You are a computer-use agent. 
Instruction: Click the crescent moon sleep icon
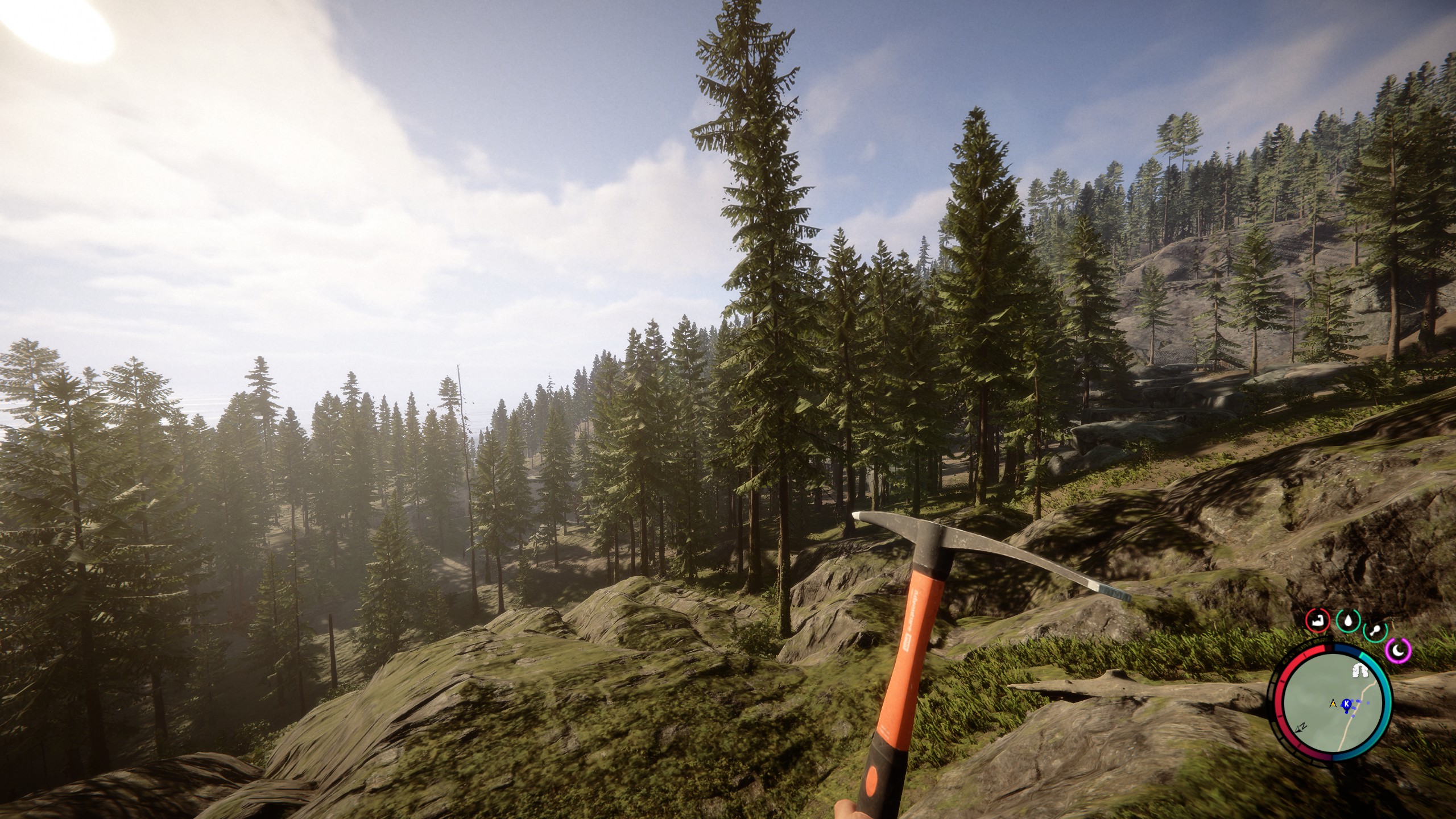pyautogui.click(x=1399, y=651)
